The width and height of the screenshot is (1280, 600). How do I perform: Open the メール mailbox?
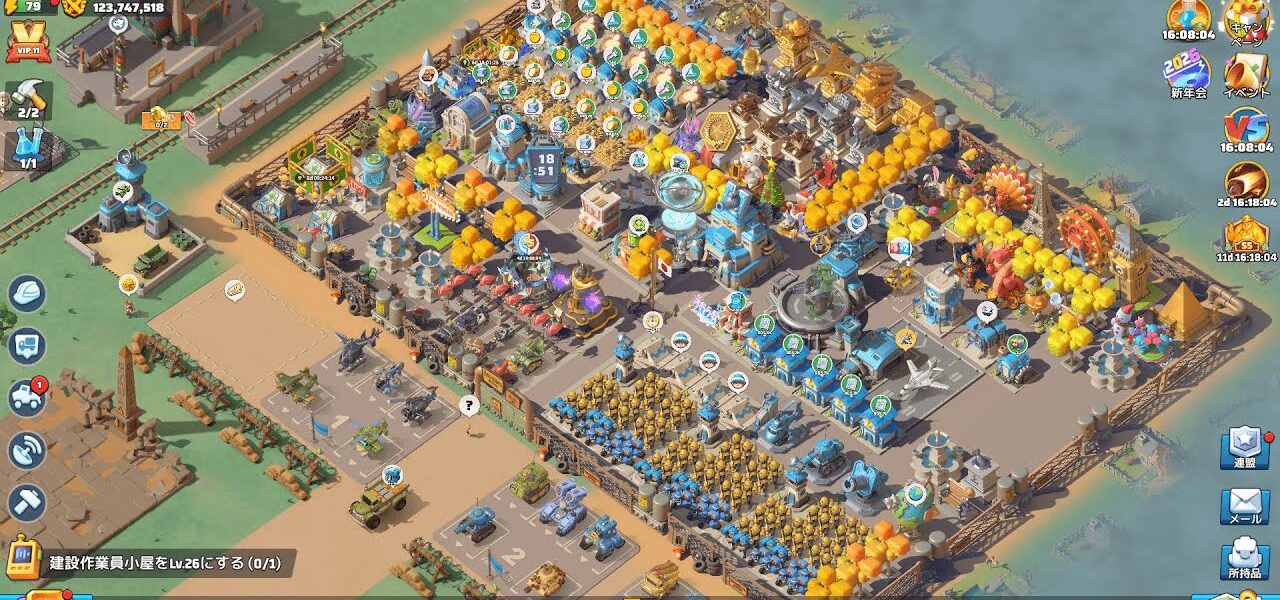[x=1245, y=506]
